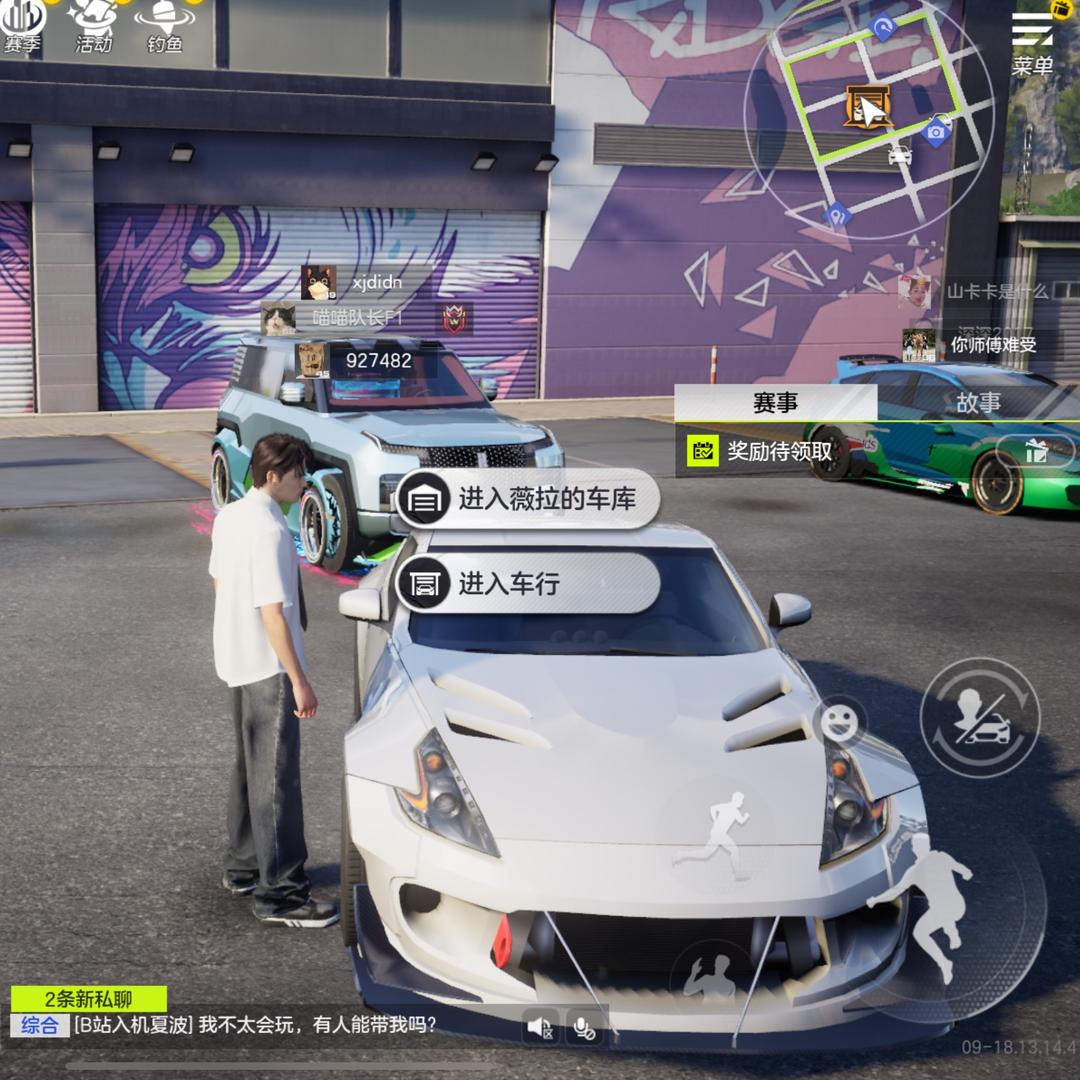Select the 综合 chat channel label
Viewport: 1080px width, 1080px height.
39,1025
